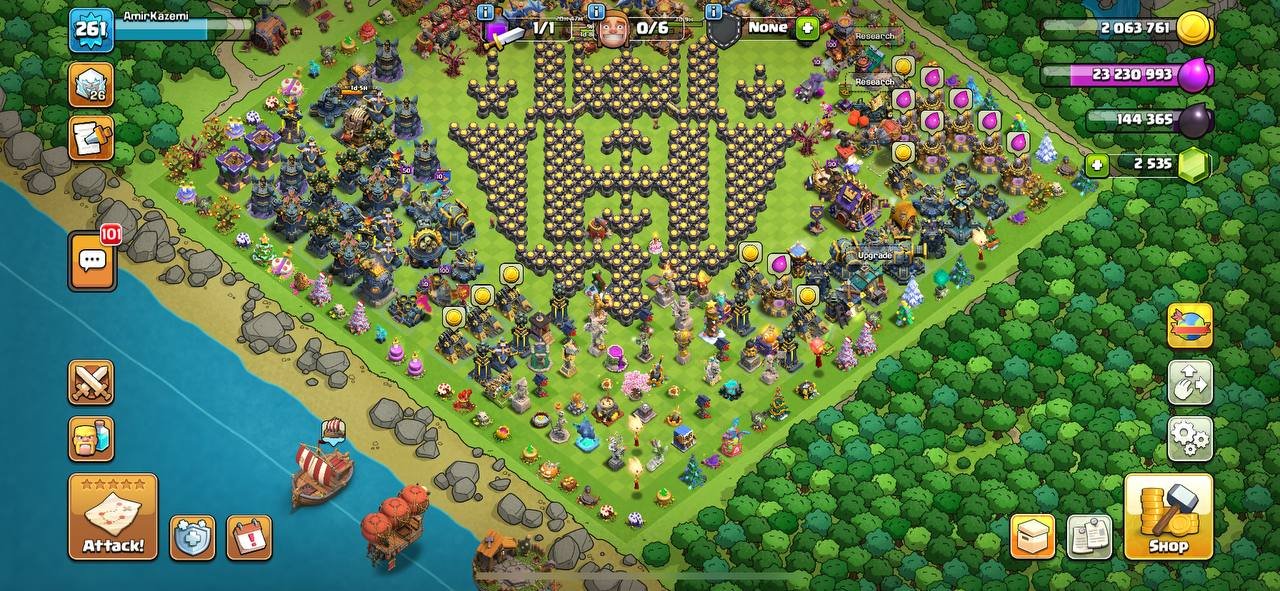Add gems with the green plus button
Viewport: 1280px width, 591px height.
(x=1097, y=165)
